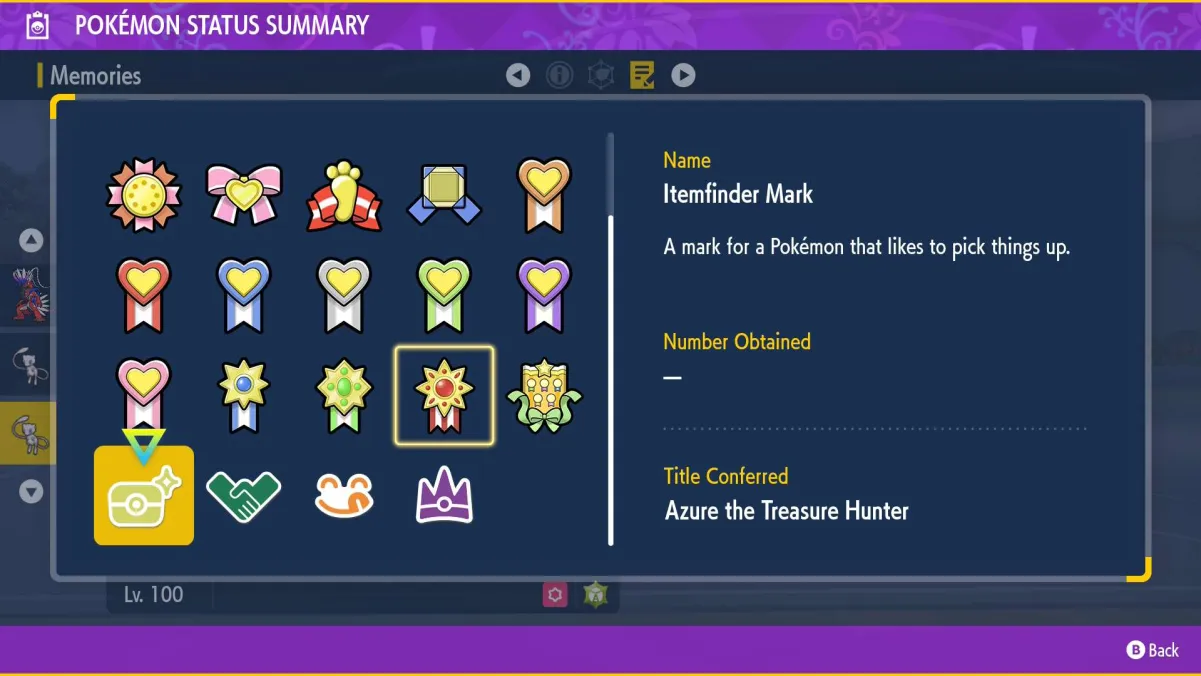1201x676 pixels.
Task: Choose the green bow trophy ribbon
Action: [544, 396]
